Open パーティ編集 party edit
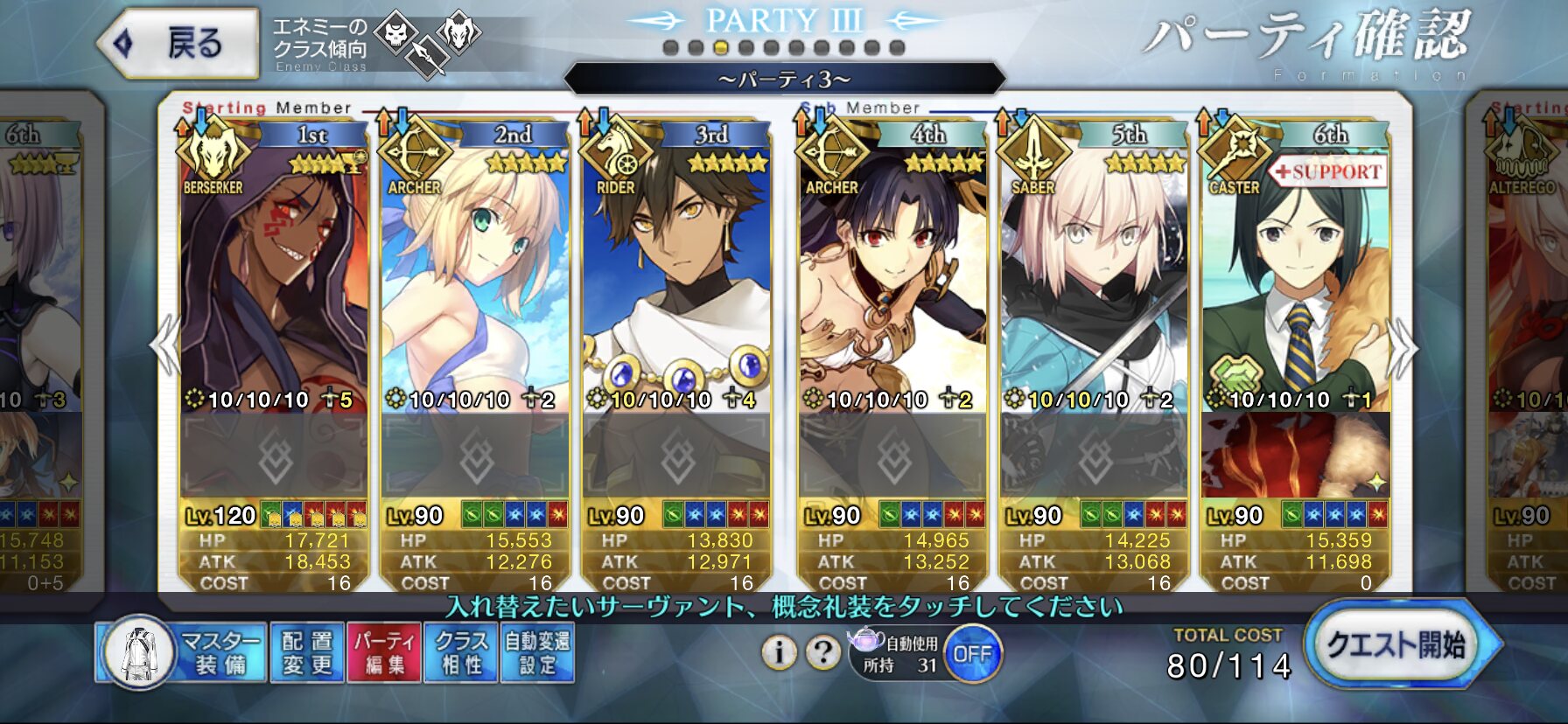1568x724 pixels. coord(384,653)
